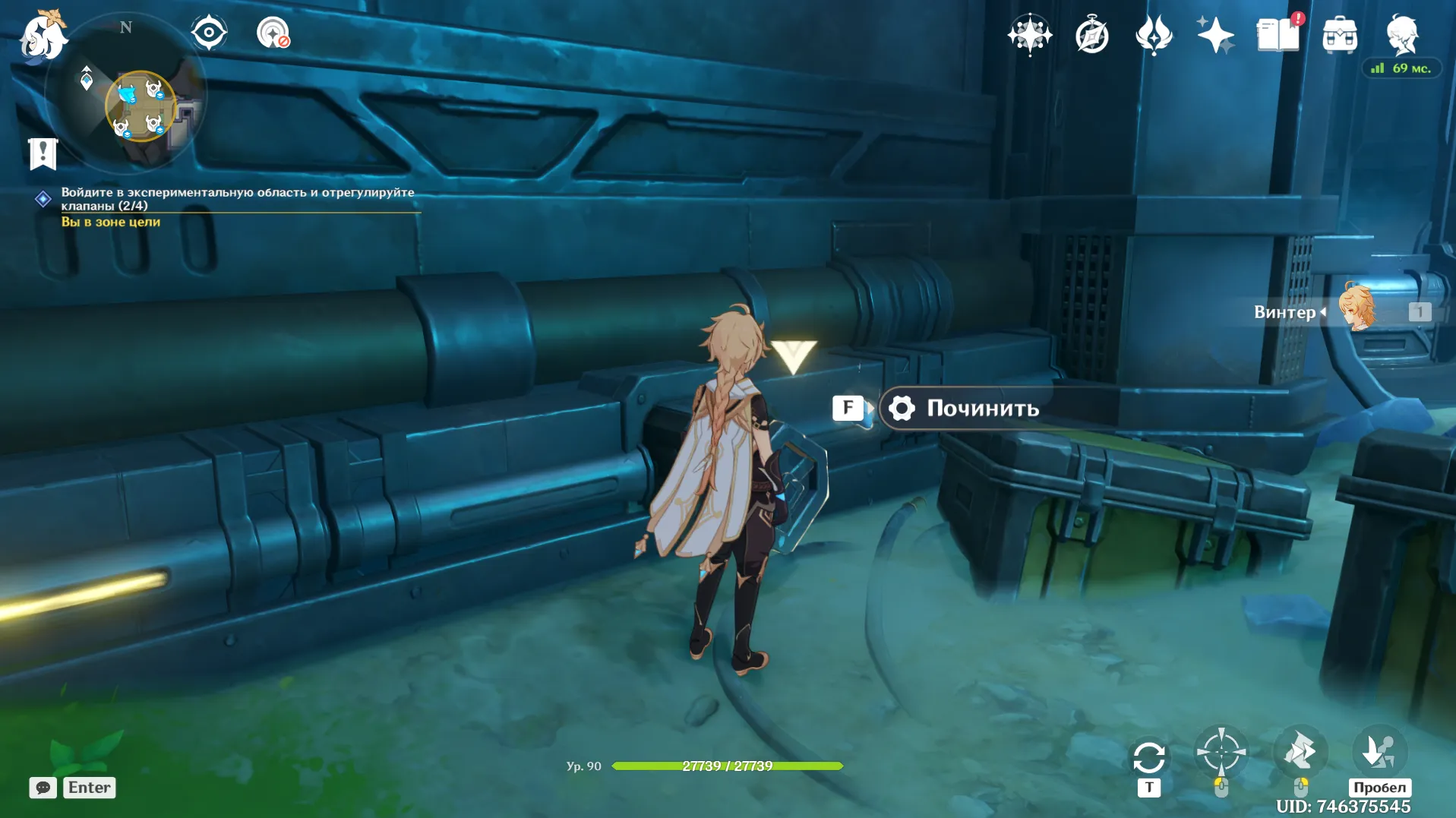This screenshot has width=1456, height=818.
Task: Toggle the elemental sight eye icon
Action: point(209,33)
